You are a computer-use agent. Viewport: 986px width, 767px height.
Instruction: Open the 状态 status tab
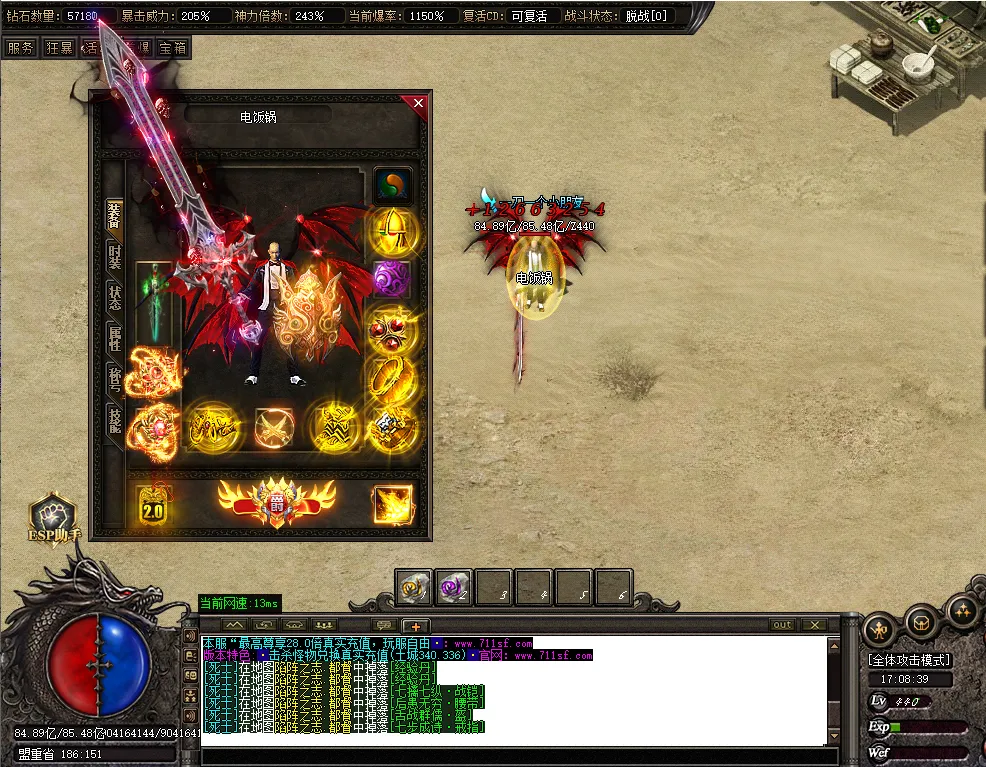tap(115, 296)
